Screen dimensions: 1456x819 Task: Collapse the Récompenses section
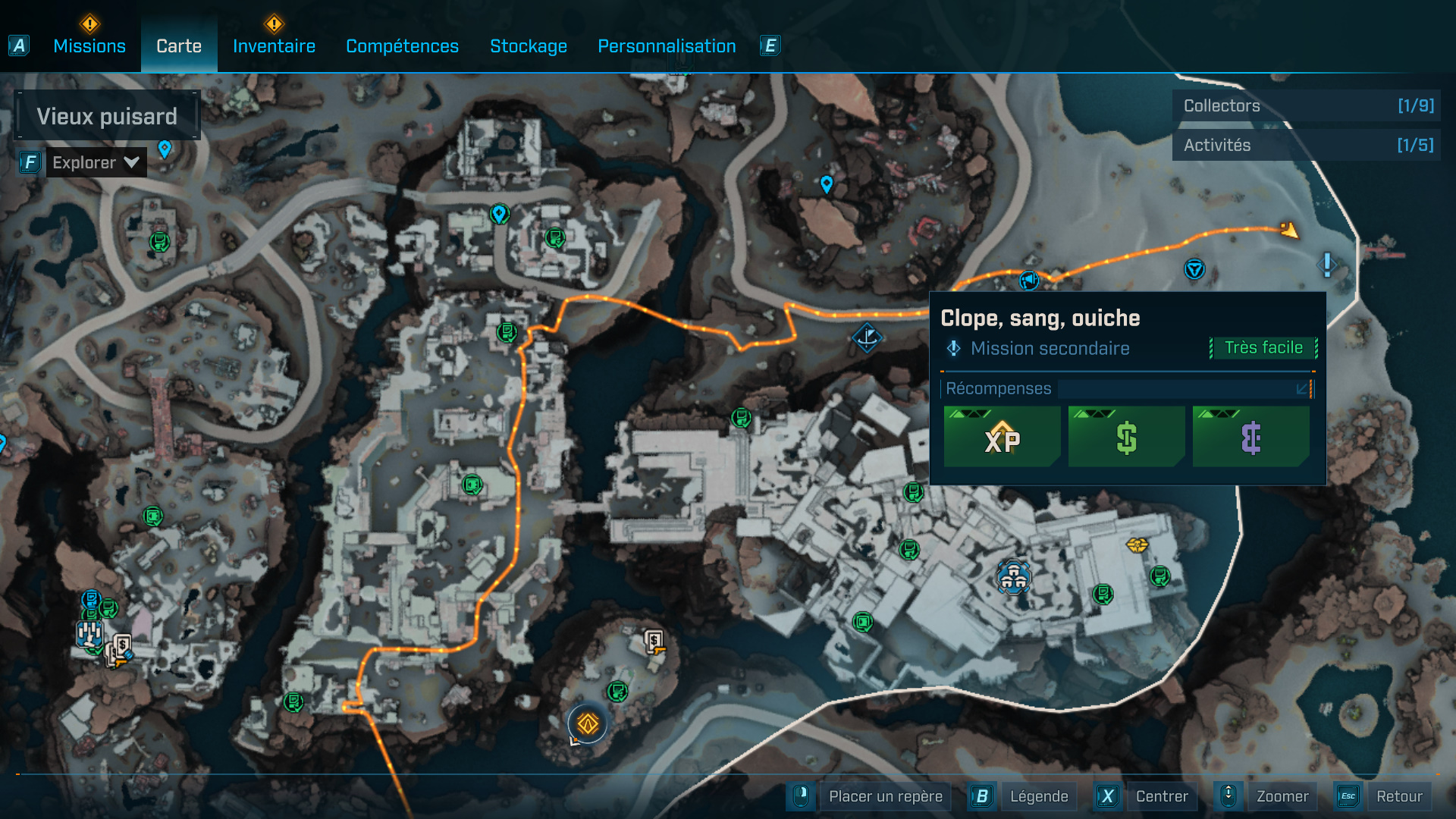click(x=1302, y=389)
